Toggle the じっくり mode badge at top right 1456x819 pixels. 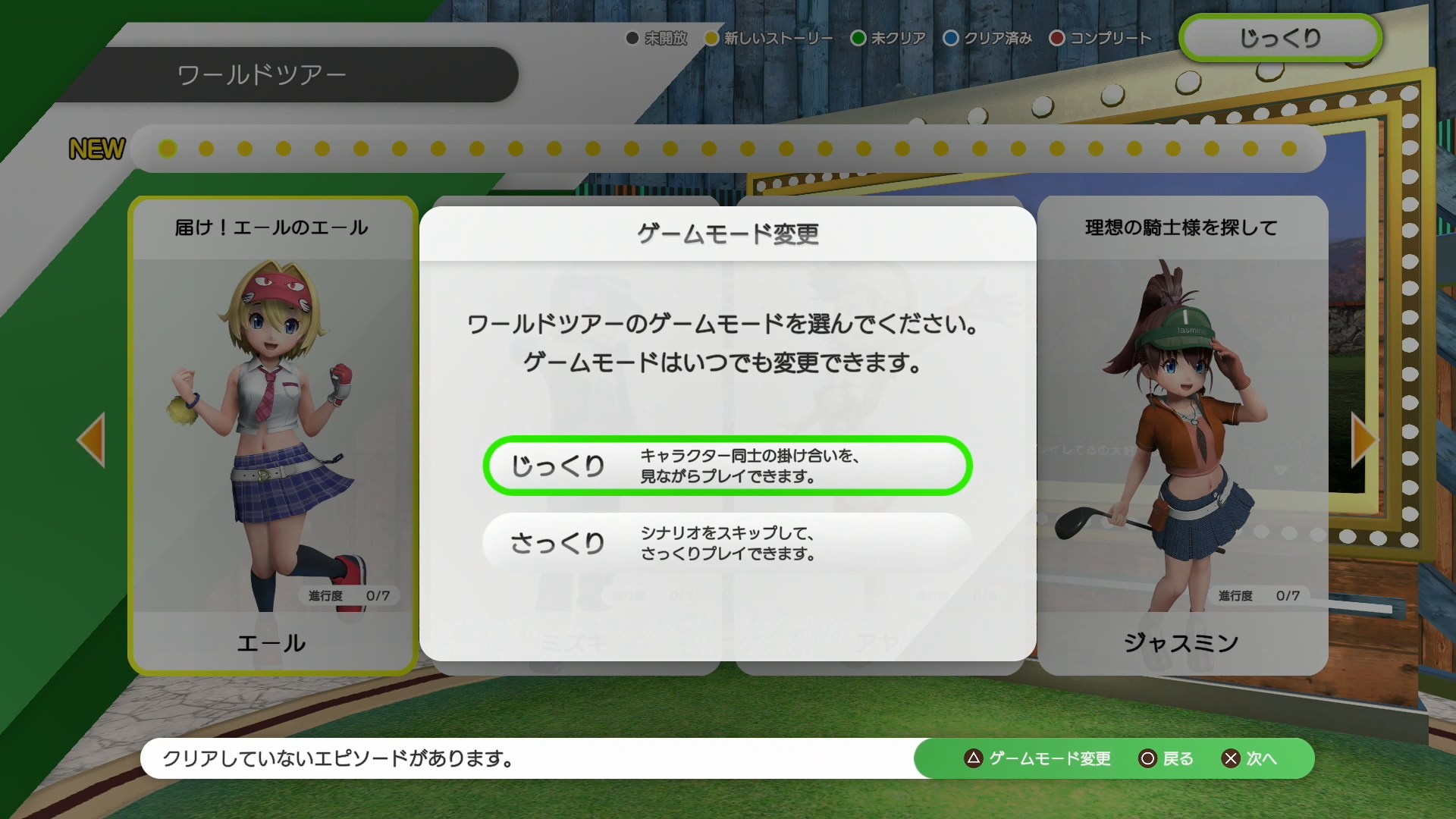(1279, 36)
